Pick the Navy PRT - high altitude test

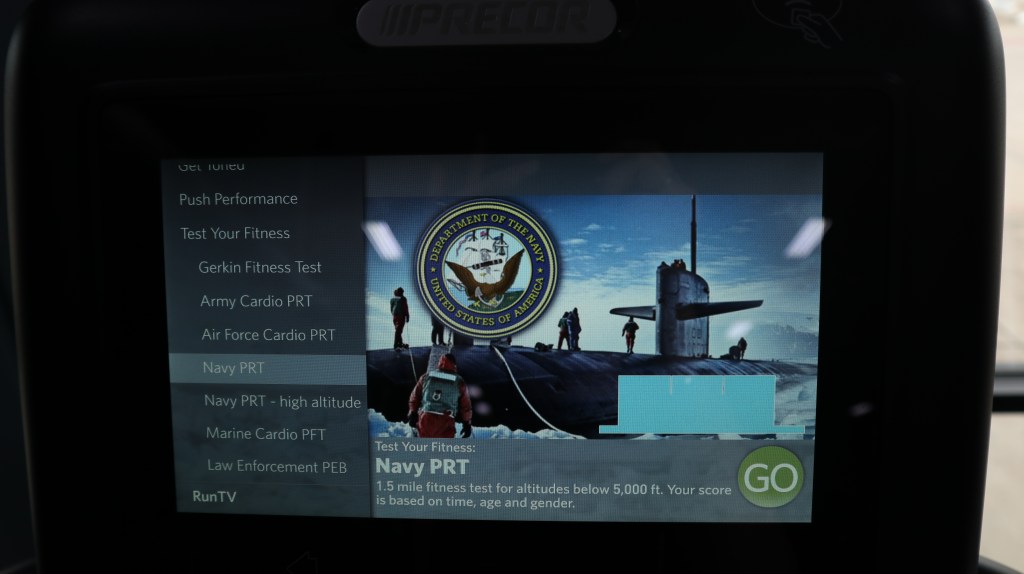pyautogui.click(x=282, y=401)
